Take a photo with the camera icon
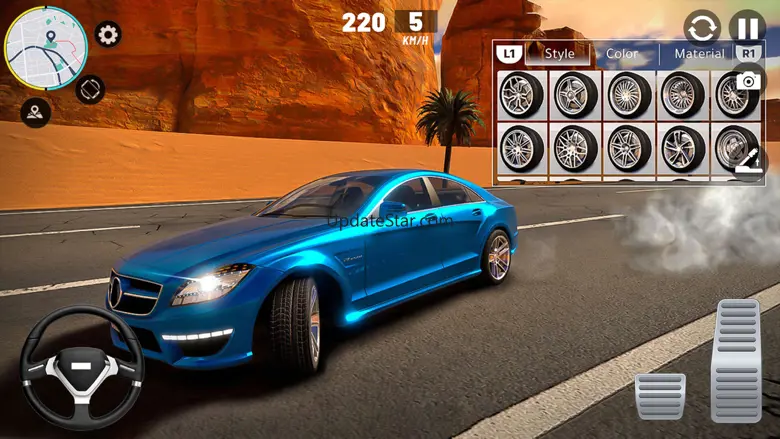 point(747,81)
